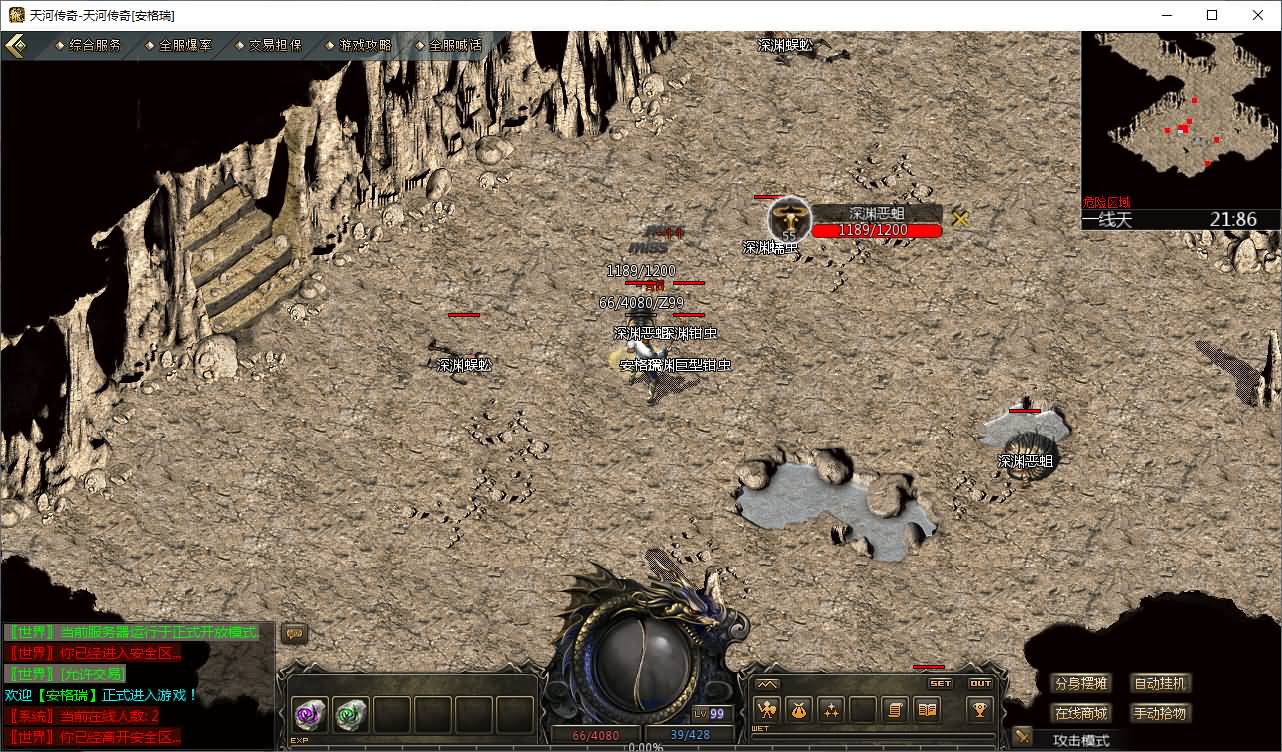Maximize the game window
1282x752 pixels.
pyautogui.click(x=1212, y=15)
